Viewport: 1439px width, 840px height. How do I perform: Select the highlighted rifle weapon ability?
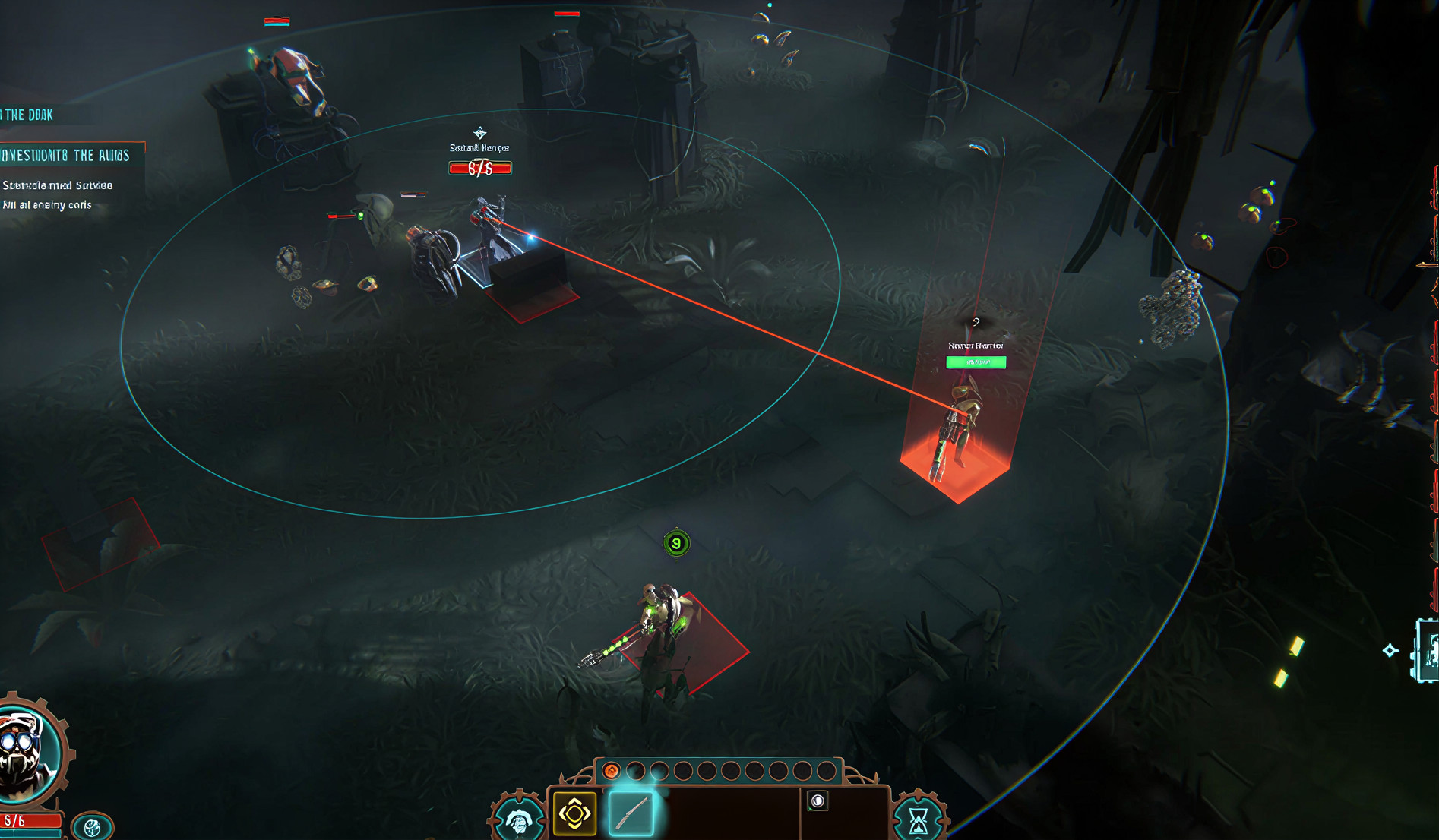pos(631,812)
